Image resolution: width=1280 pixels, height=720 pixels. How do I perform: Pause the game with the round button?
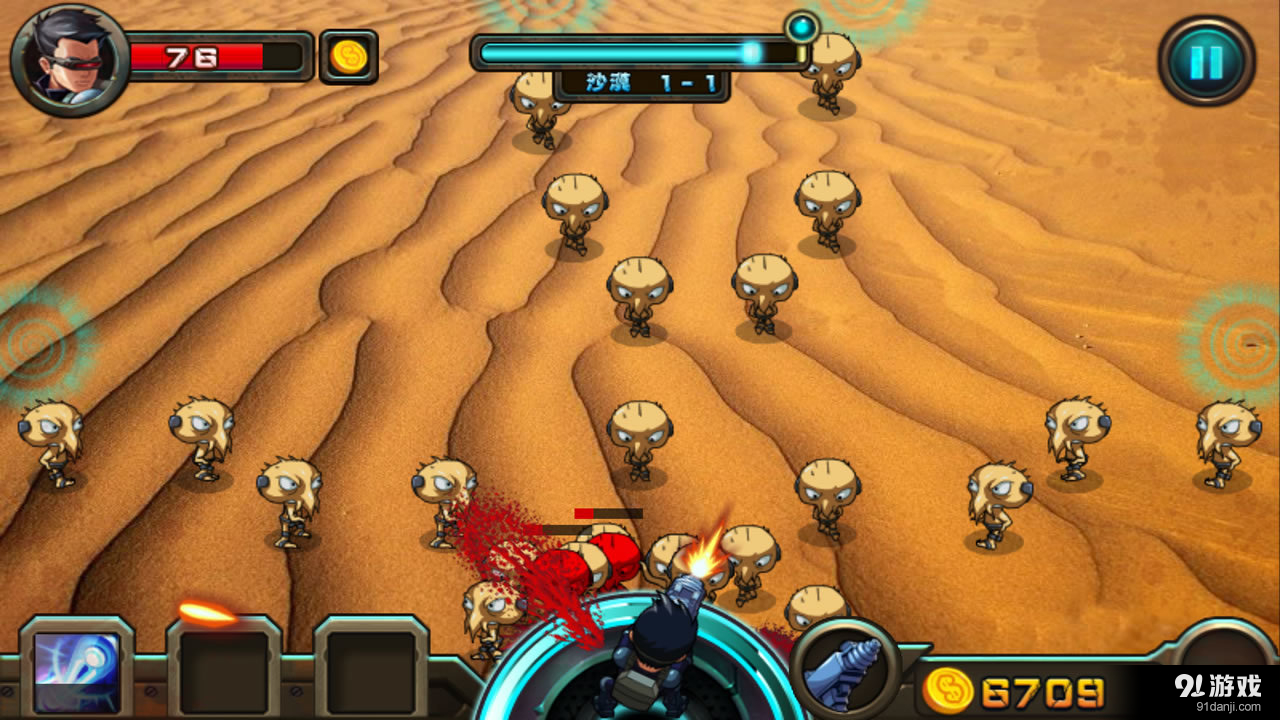point(1206,61)
